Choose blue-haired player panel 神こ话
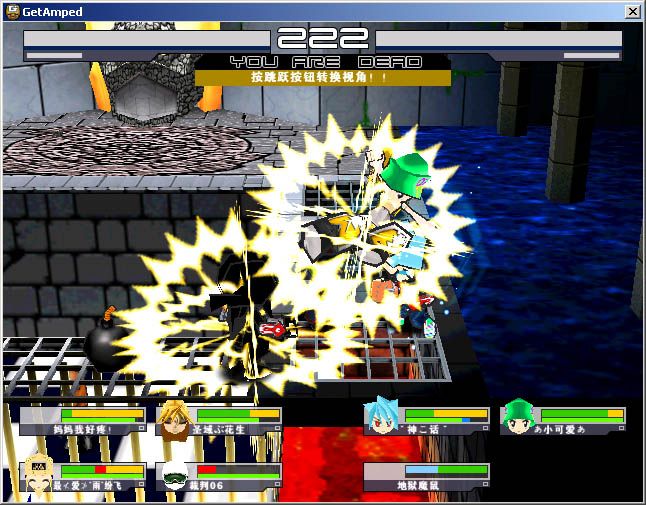This screenshot has width=646, height=505. click(427, 421)
